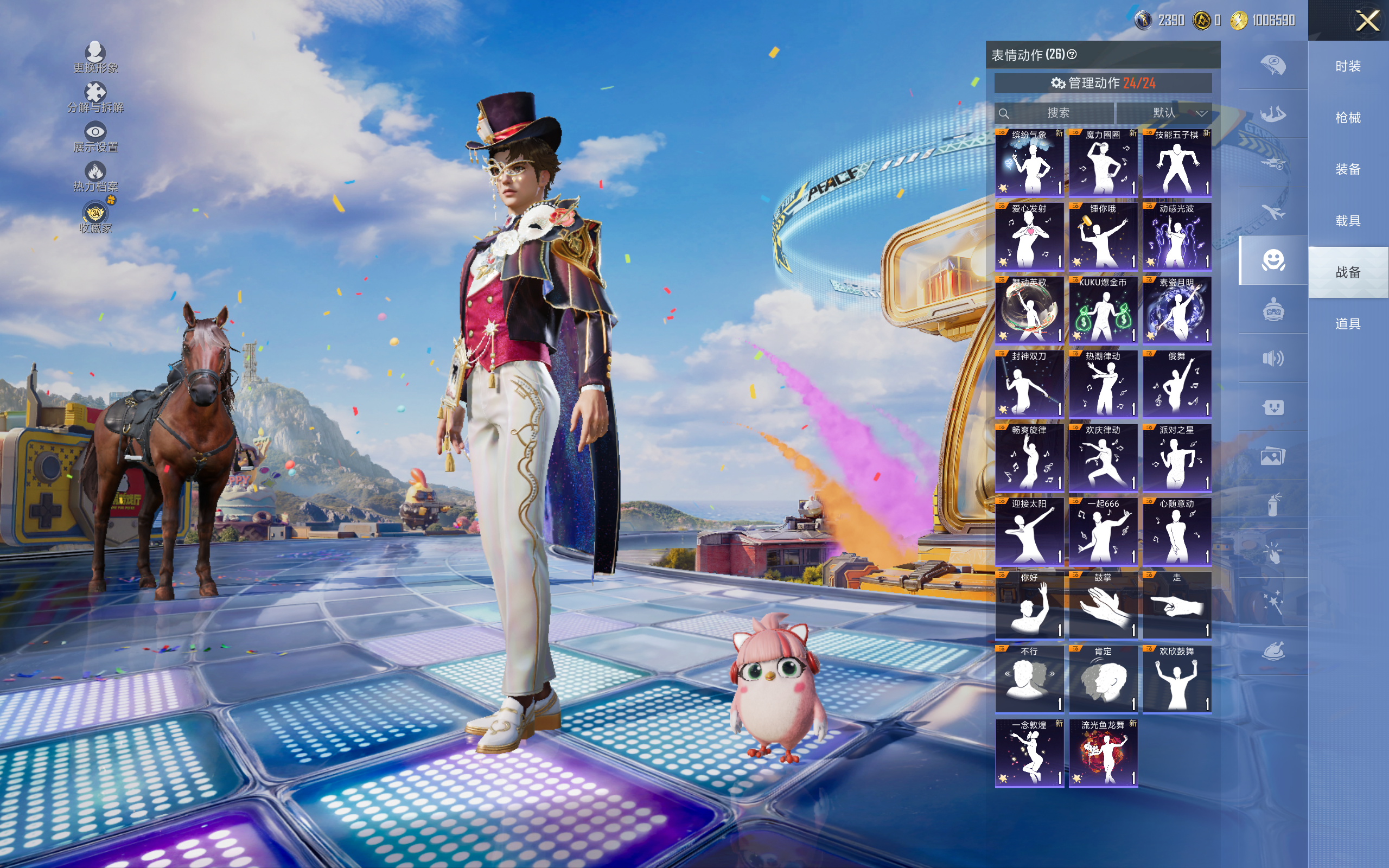This screenshot has height=868, width=1389.
Task: Click the 管理动作 manage button
Action: [x=1103, y=83]
